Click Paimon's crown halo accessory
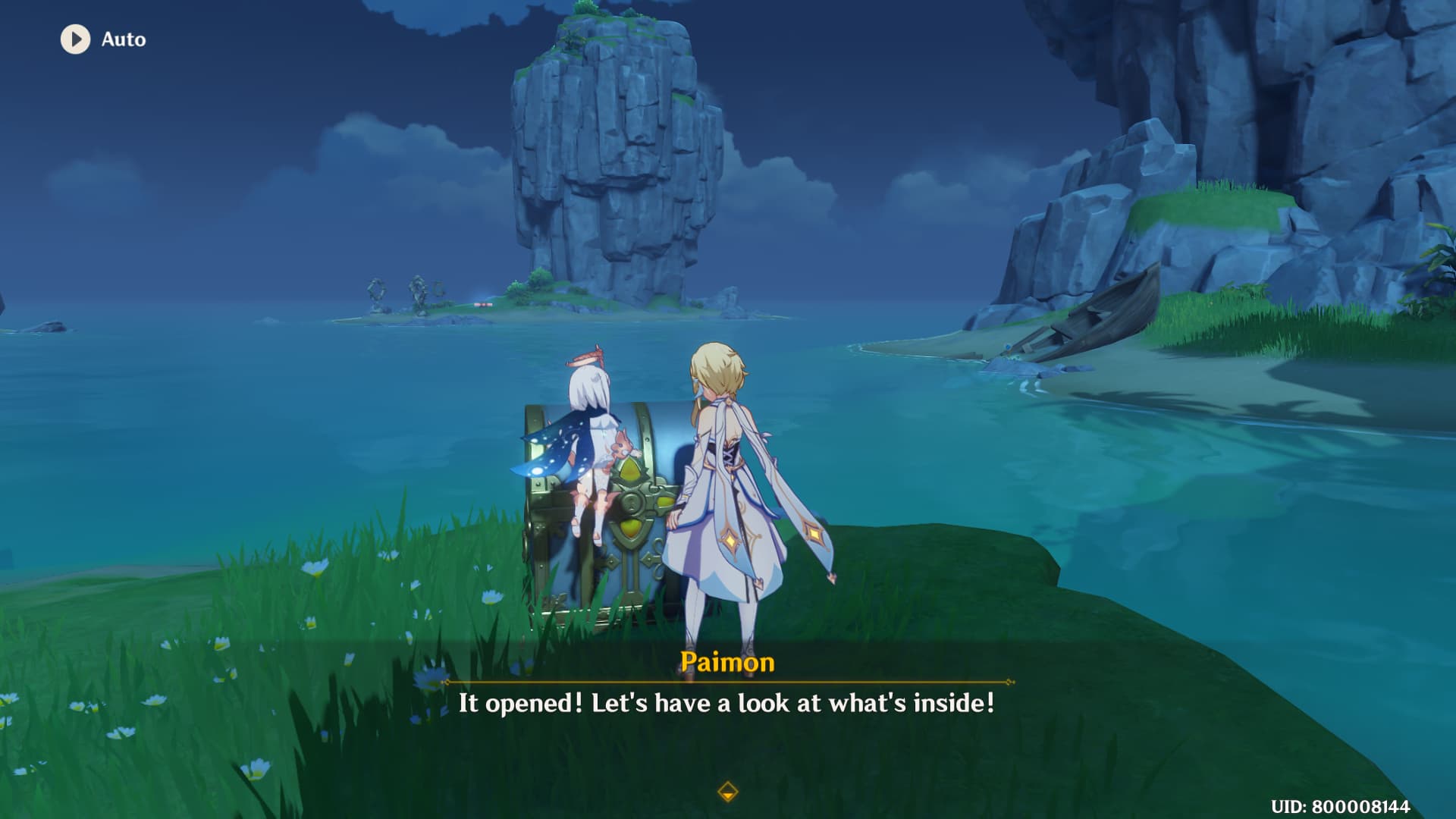1456x819 pixels. 585,356
